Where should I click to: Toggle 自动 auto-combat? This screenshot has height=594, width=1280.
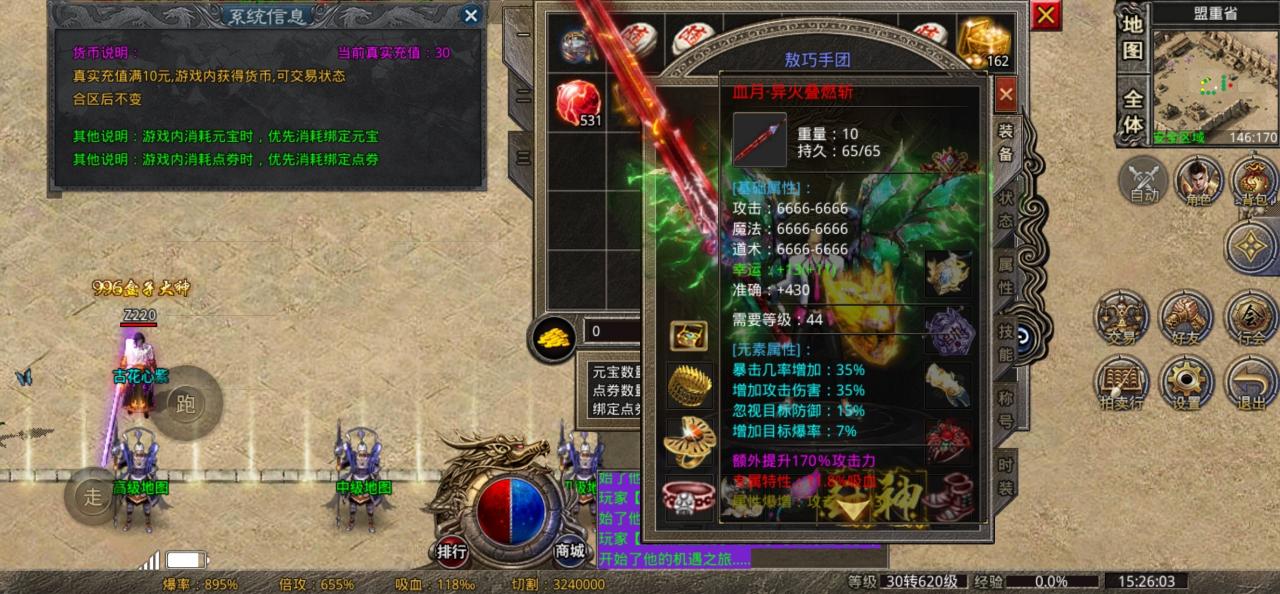(x=1143, y=181)
